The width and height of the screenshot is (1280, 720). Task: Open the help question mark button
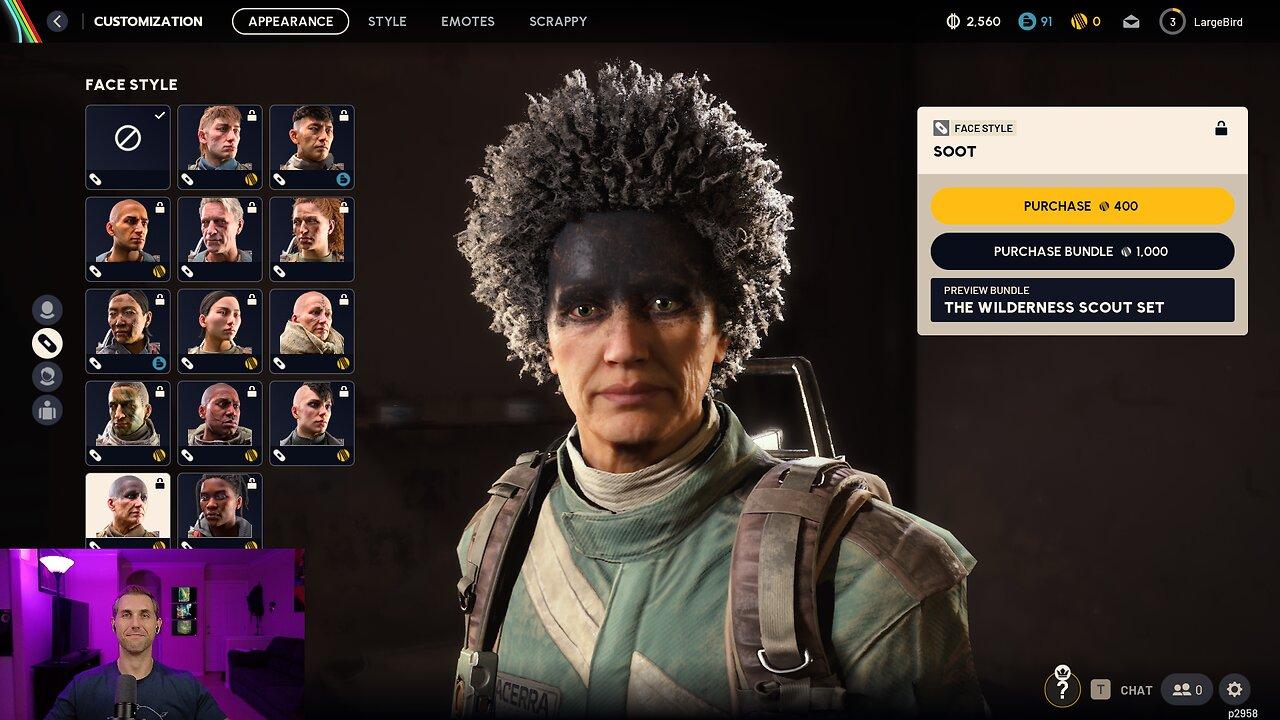tap(1062, 689)
